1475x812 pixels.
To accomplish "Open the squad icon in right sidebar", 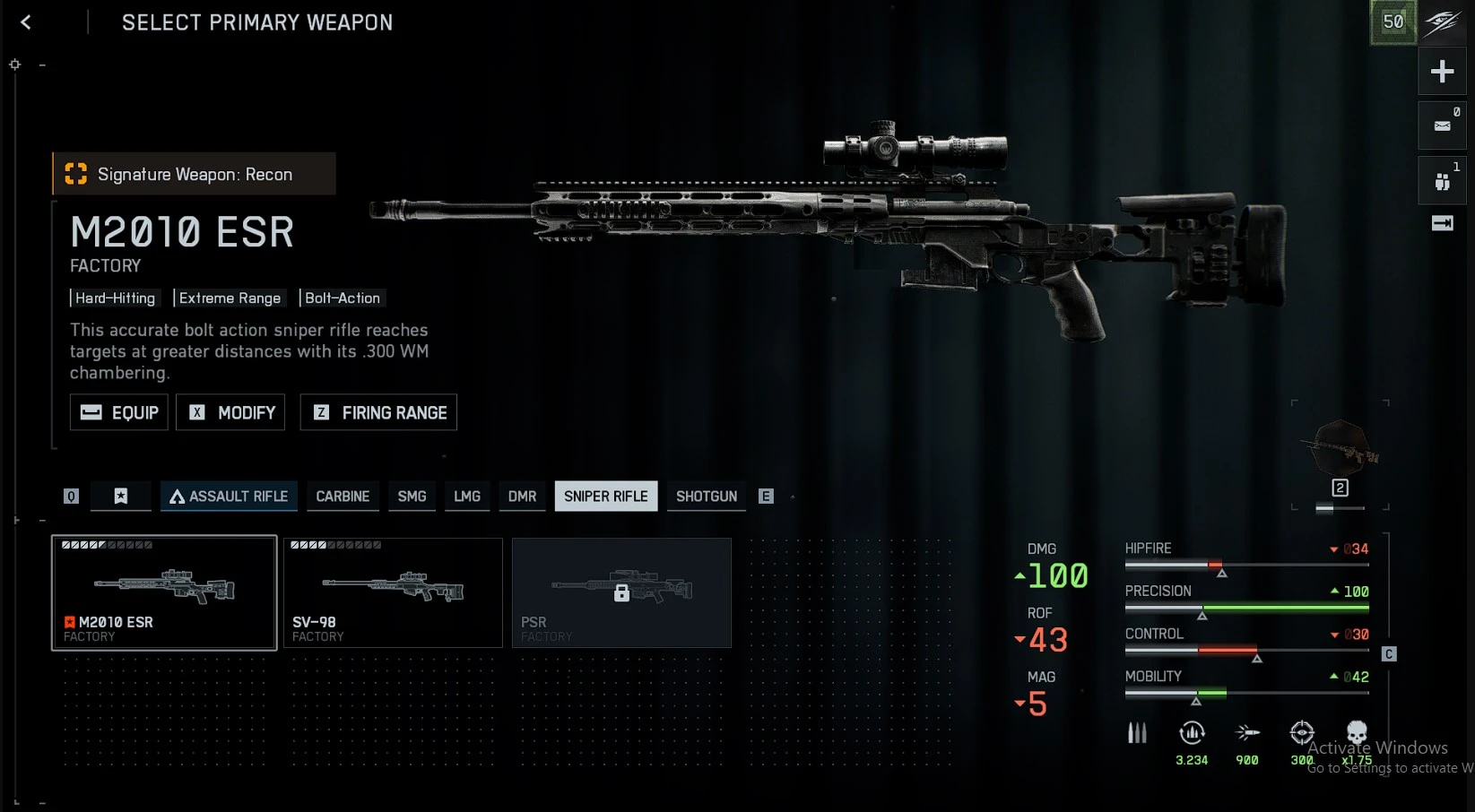I will point(1442,182).
